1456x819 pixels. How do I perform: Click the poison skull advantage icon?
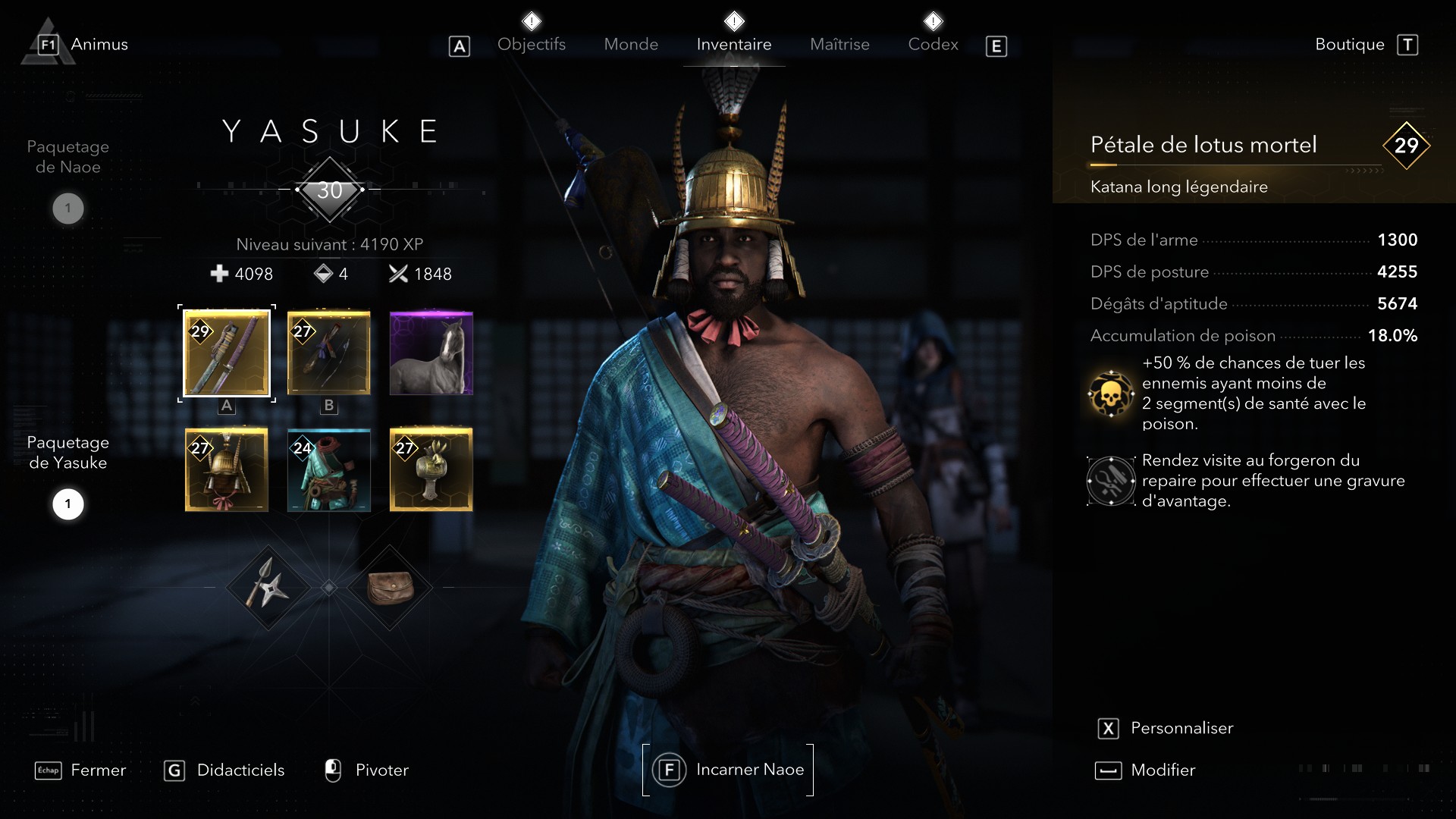pos(1110,394)
